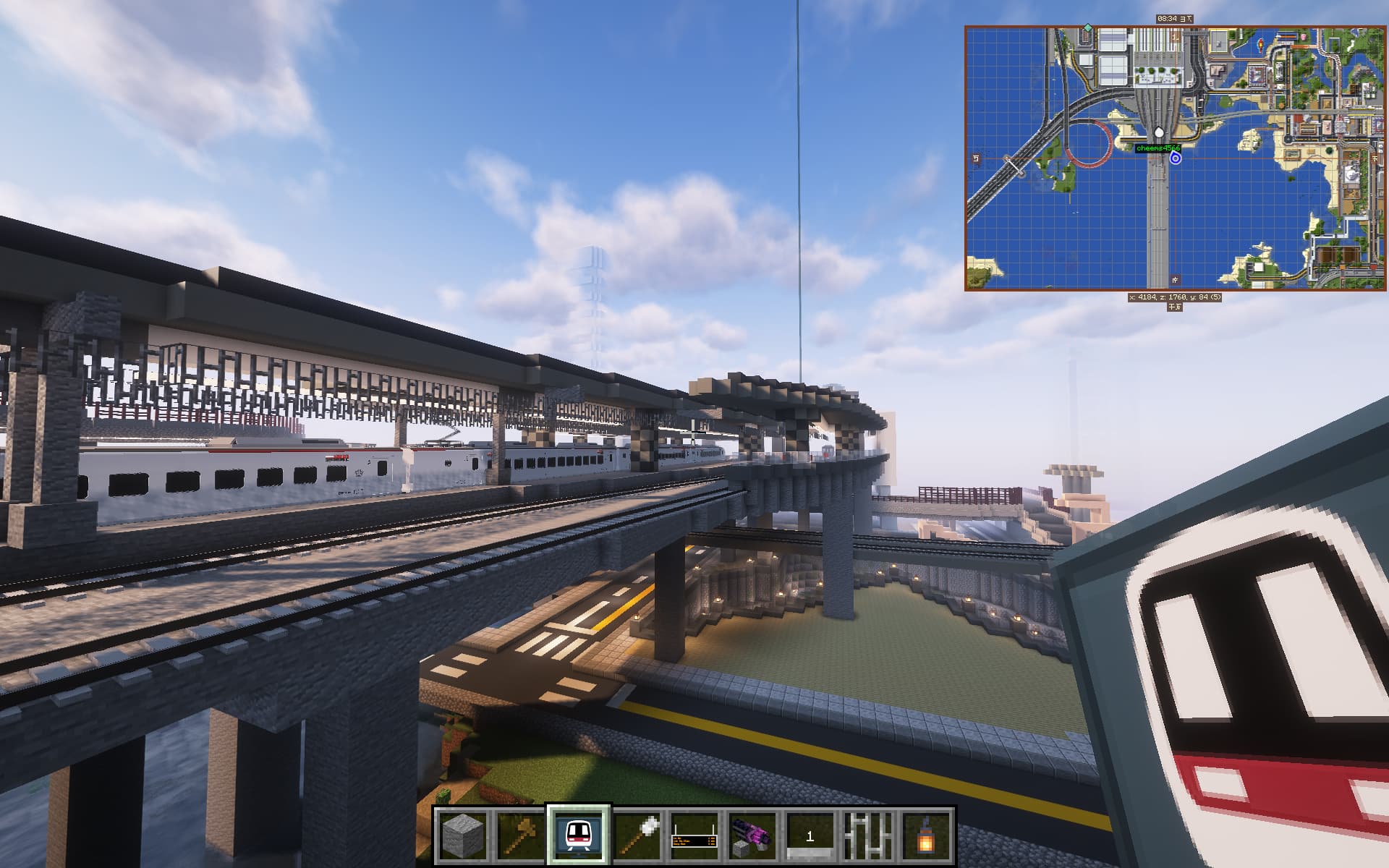Select the white brush tool slot

[637, 836]
